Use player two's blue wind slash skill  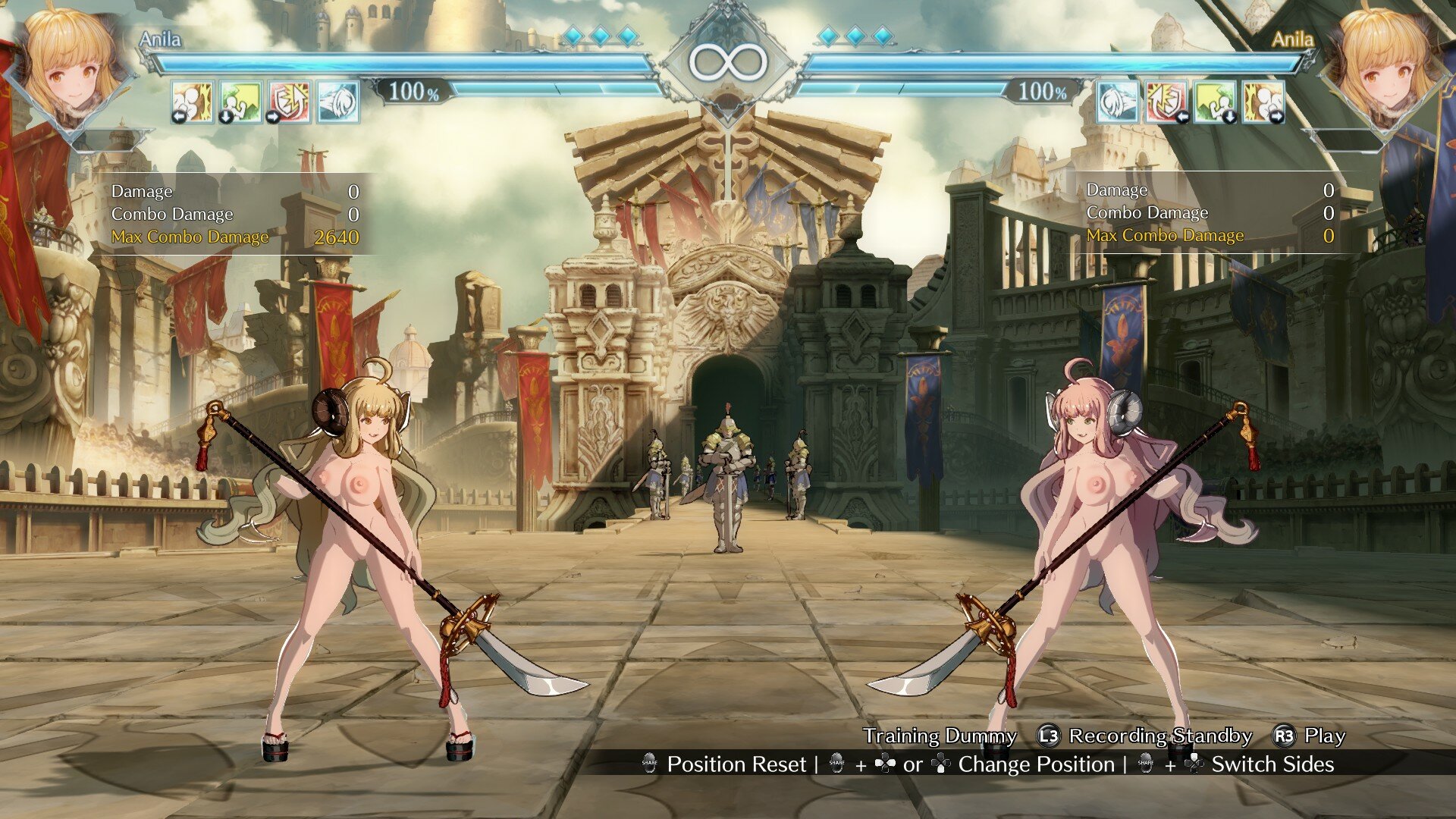(x=1118, y=102)
